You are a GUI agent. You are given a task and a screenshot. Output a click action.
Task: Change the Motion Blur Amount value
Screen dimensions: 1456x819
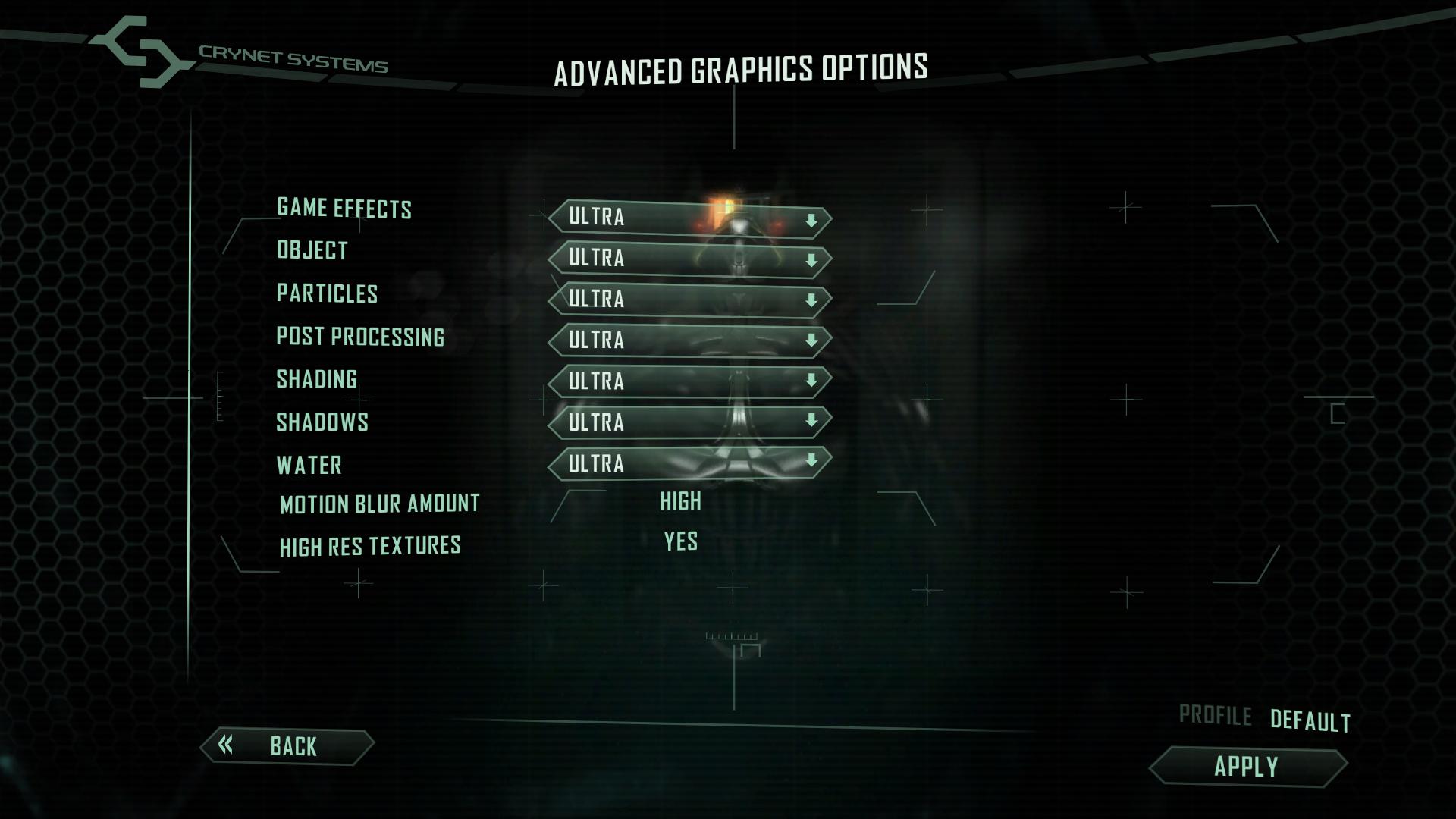[680, 501]
